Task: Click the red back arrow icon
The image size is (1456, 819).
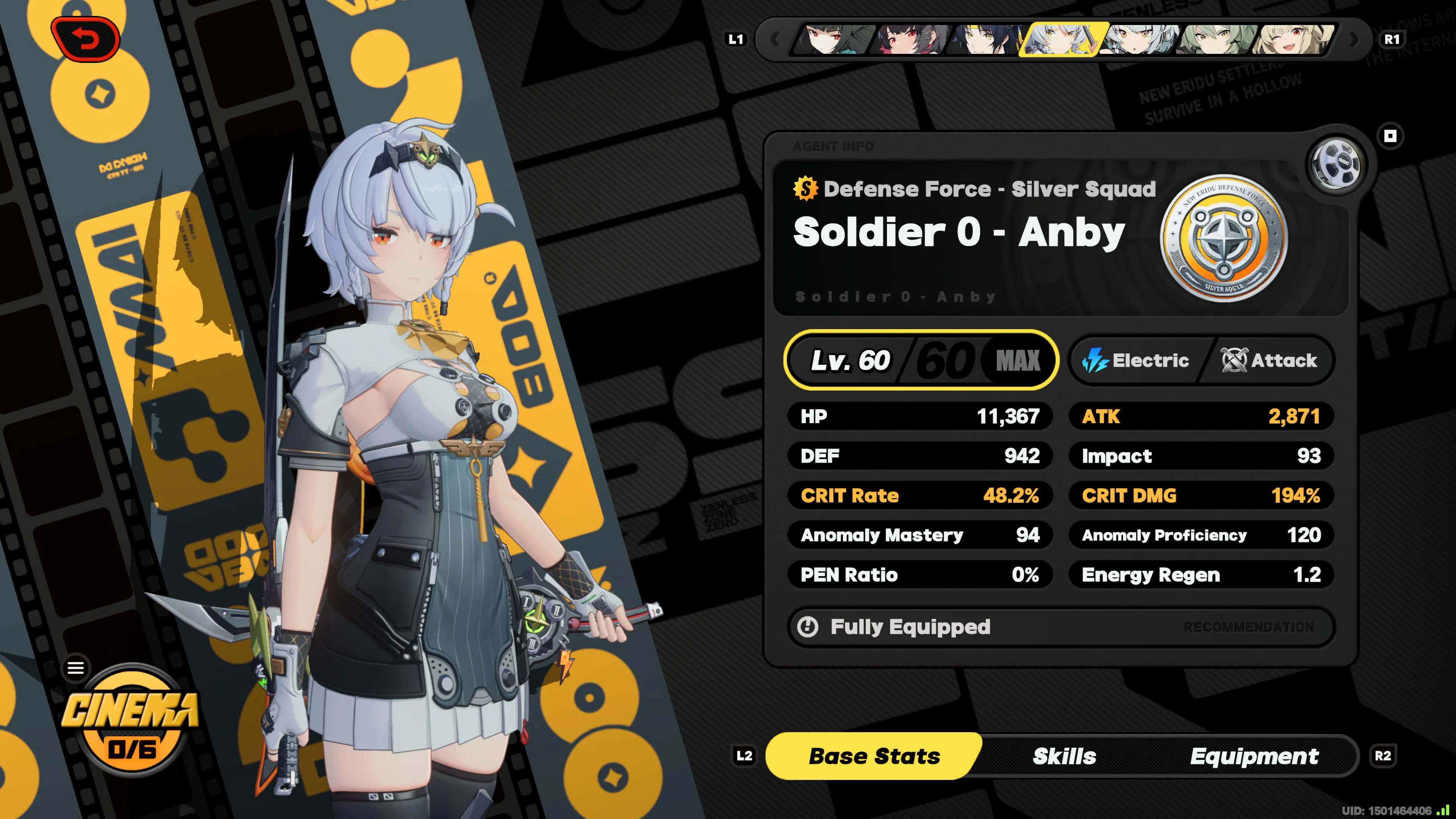Action: 85,39
